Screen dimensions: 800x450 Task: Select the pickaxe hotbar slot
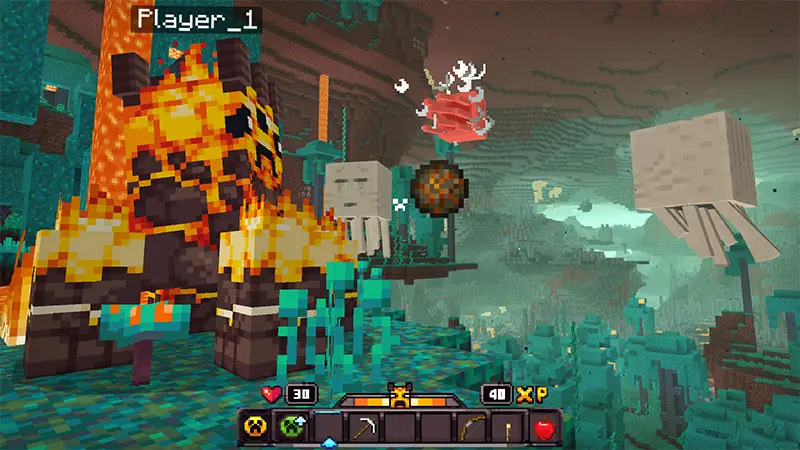(x=362, y=429)
